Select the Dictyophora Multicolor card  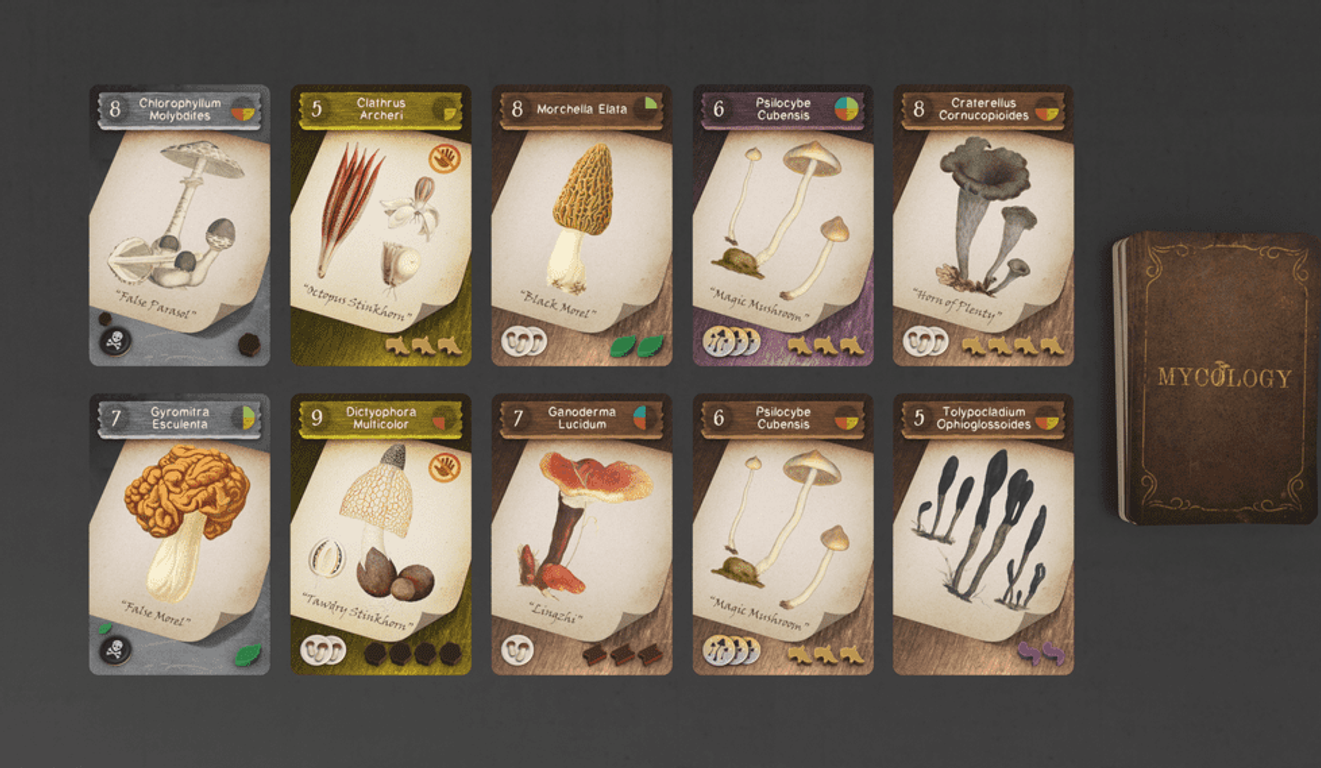pyautogui.click(x=381, y=534)
